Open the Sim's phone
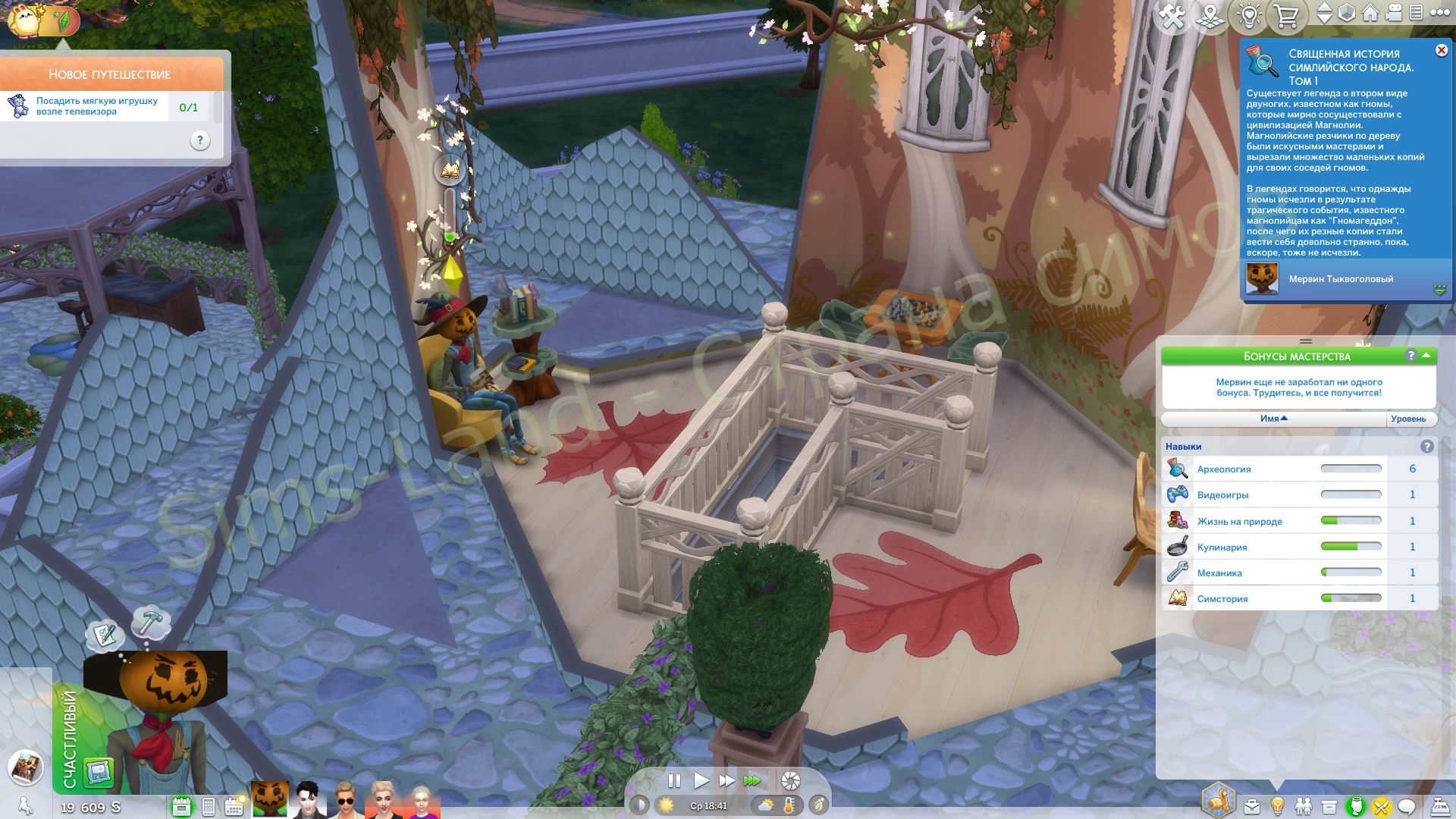Screen dimensions: 1456x819 pyautogui.click(x=209, y=806)
